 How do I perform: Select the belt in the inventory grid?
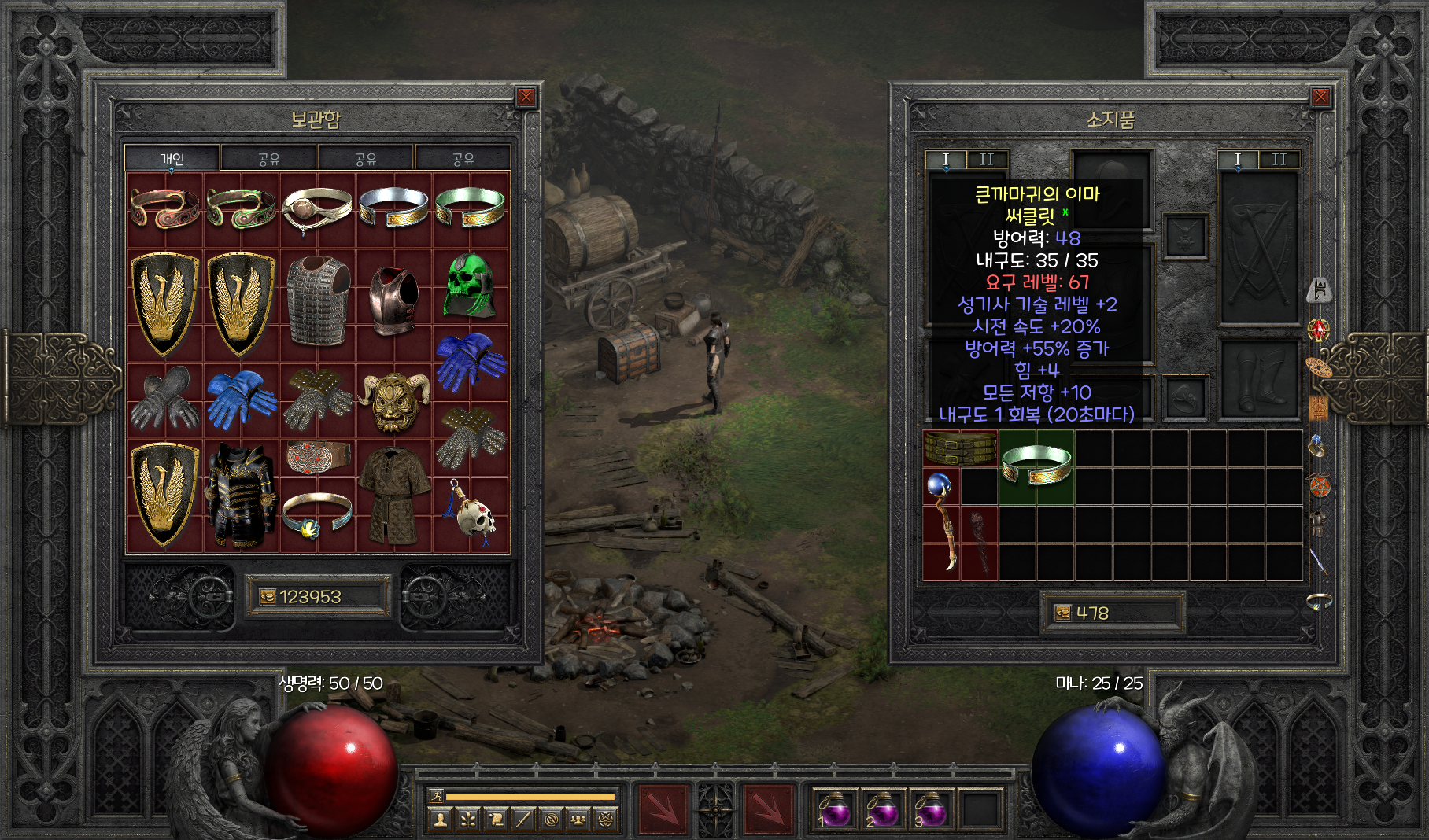[x=960, y=448]
